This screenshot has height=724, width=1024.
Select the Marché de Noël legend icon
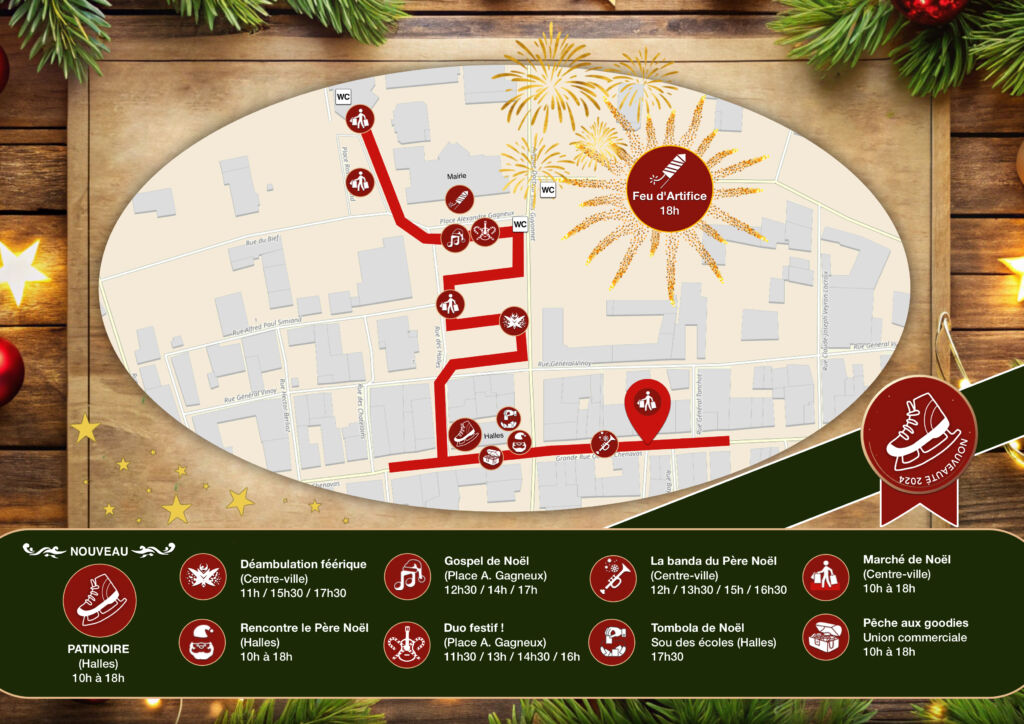(825, 577)
